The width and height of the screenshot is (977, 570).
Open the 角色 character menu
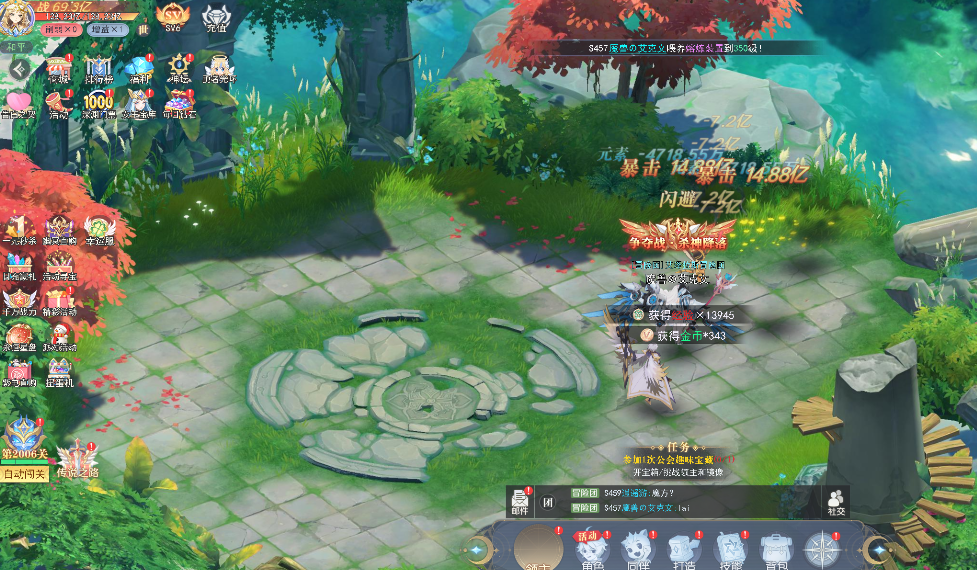pos(591,549)
